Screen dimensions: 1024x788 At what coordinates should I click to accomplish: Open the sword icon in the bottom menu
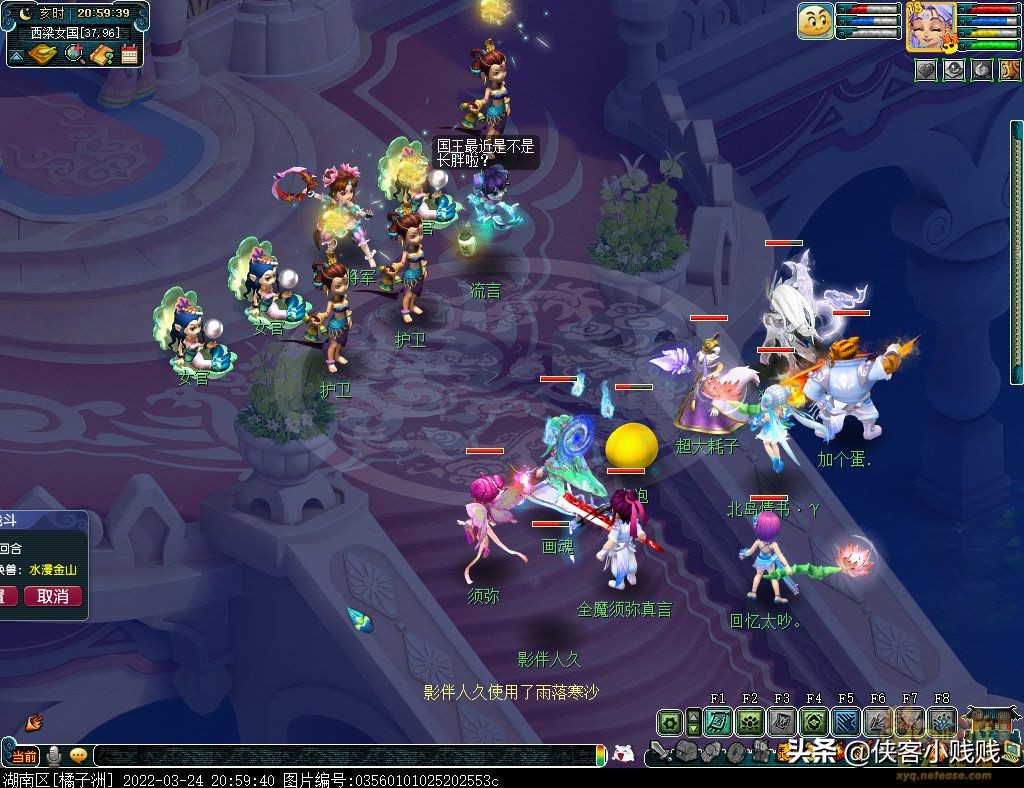pyautogui.click(x=659, y=752)
